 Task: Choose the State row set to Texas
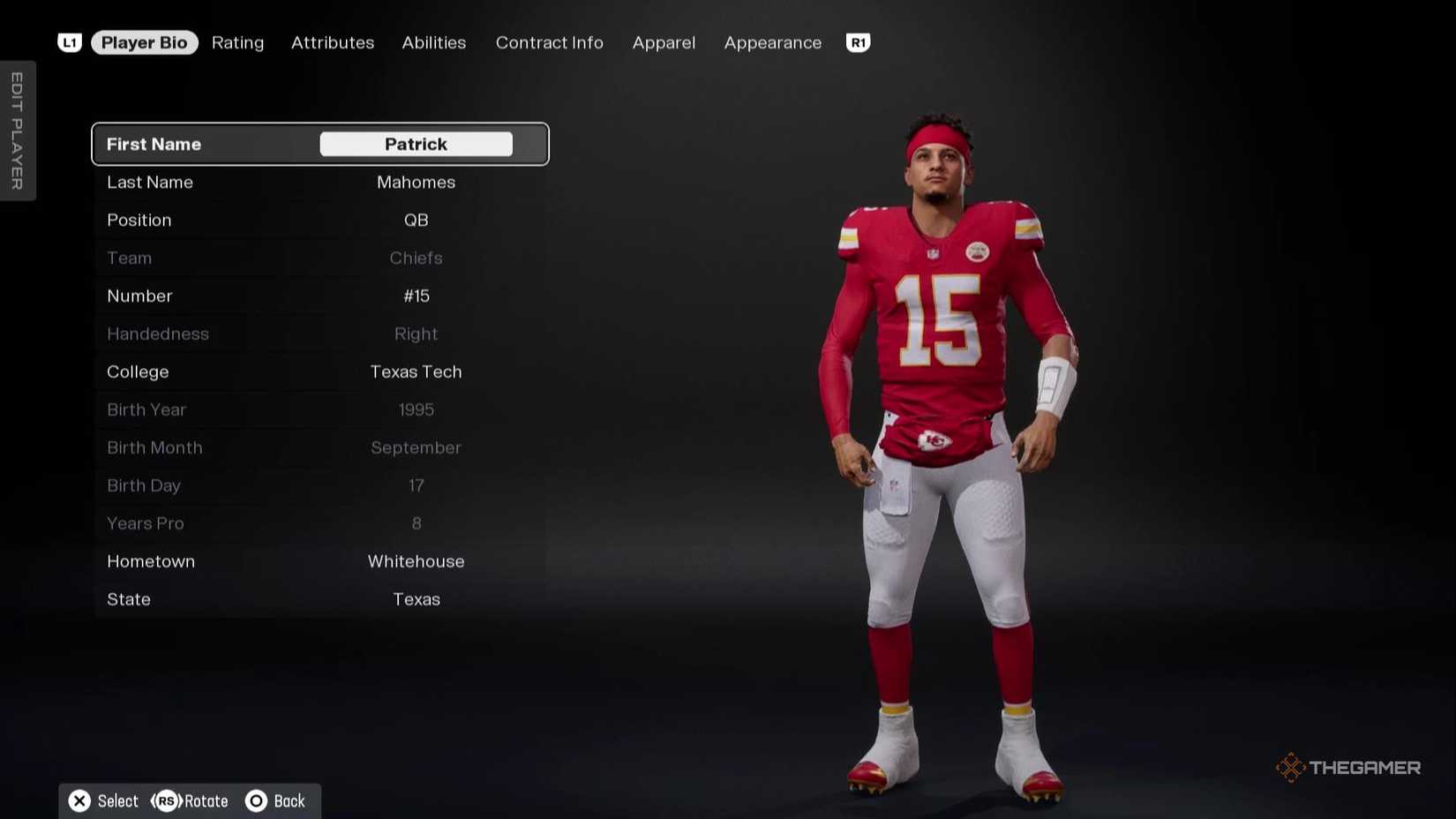tap(319, 600)
